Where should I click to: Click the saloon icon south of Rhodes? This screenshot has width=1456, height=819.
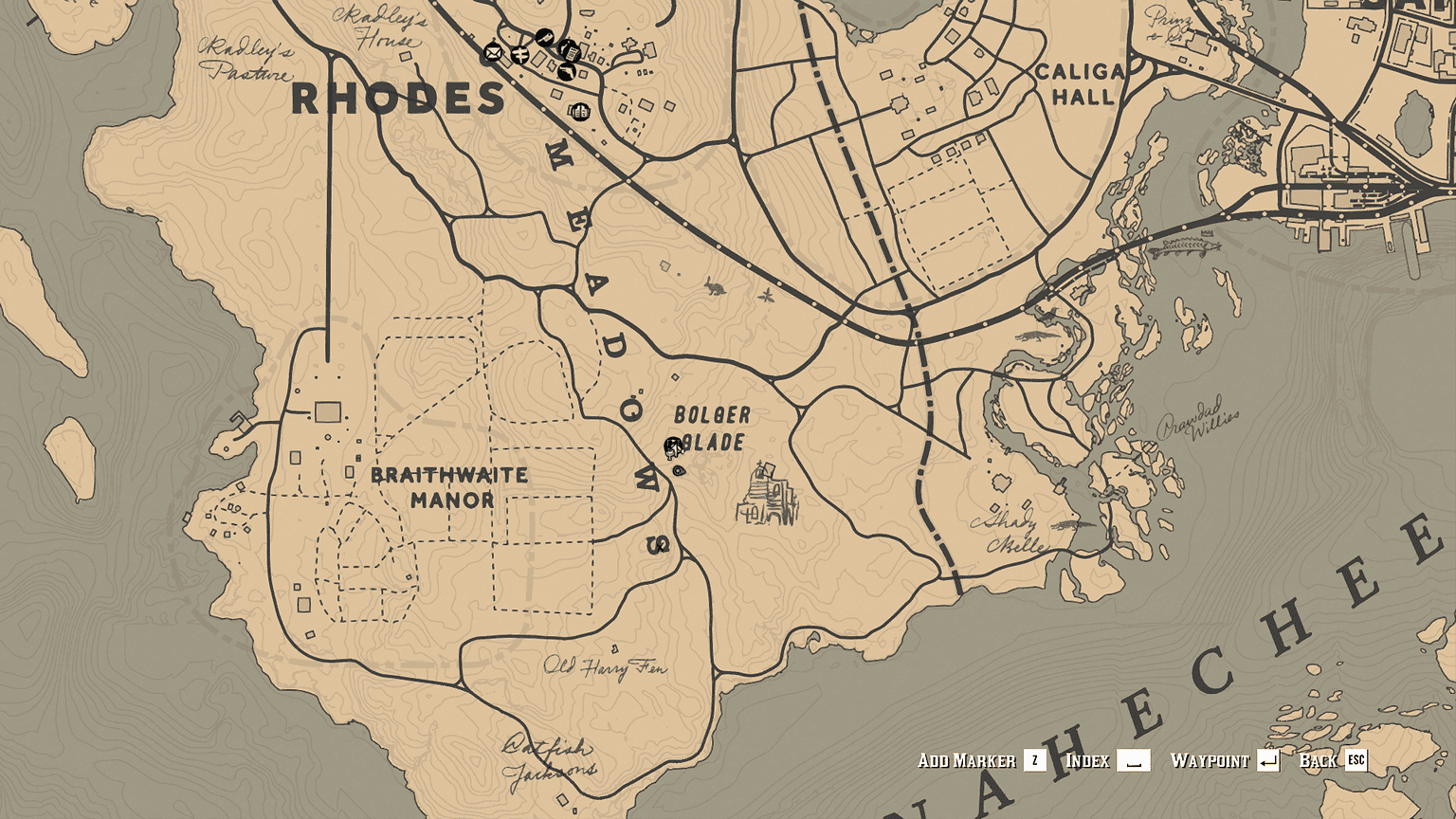(579, 112)
